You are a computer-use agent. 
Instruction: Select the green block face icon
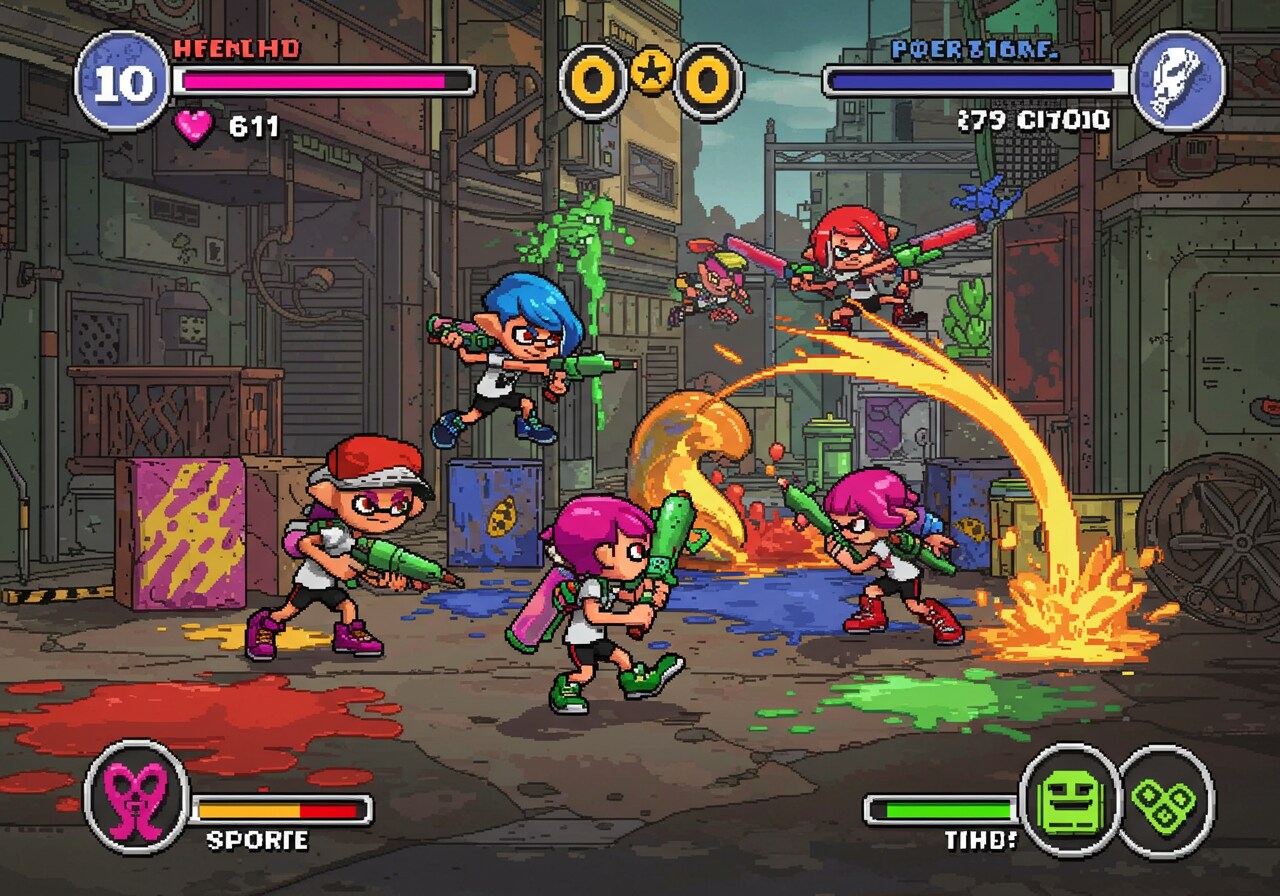click(1070, 801)
